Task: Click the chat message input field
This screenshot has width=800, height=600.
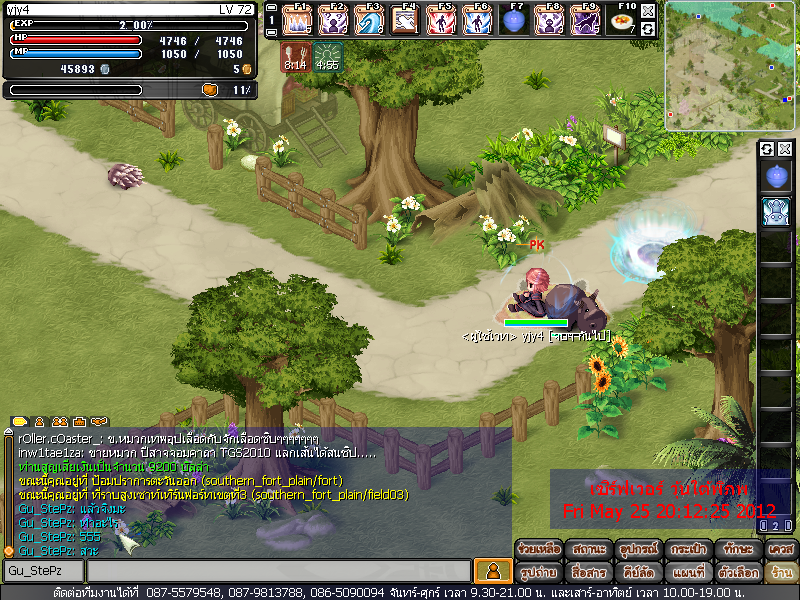Action: [278, 571]
